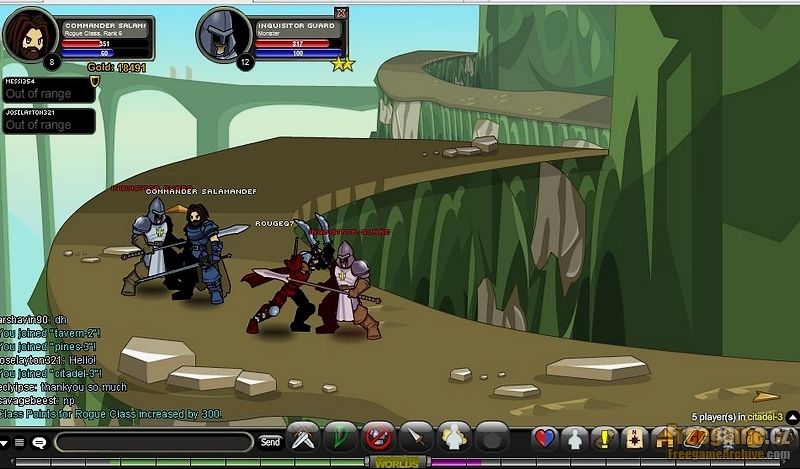Open the chat channel speech bubble menu
This screenshot has width=800, height=469.
[x=39, y=442]
